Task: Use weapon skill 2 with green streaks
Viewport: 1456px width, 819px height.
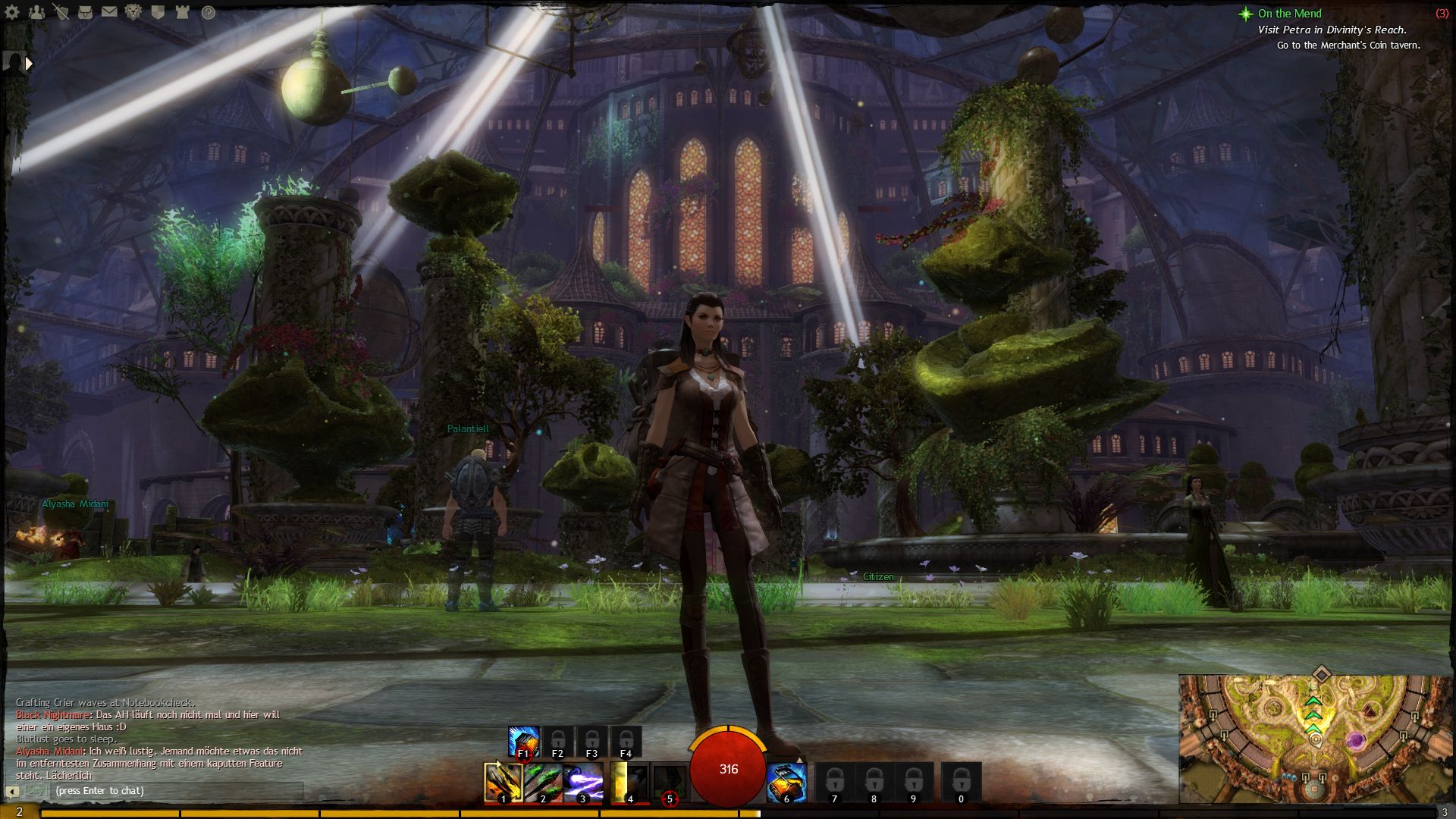Action: point(543,783)
